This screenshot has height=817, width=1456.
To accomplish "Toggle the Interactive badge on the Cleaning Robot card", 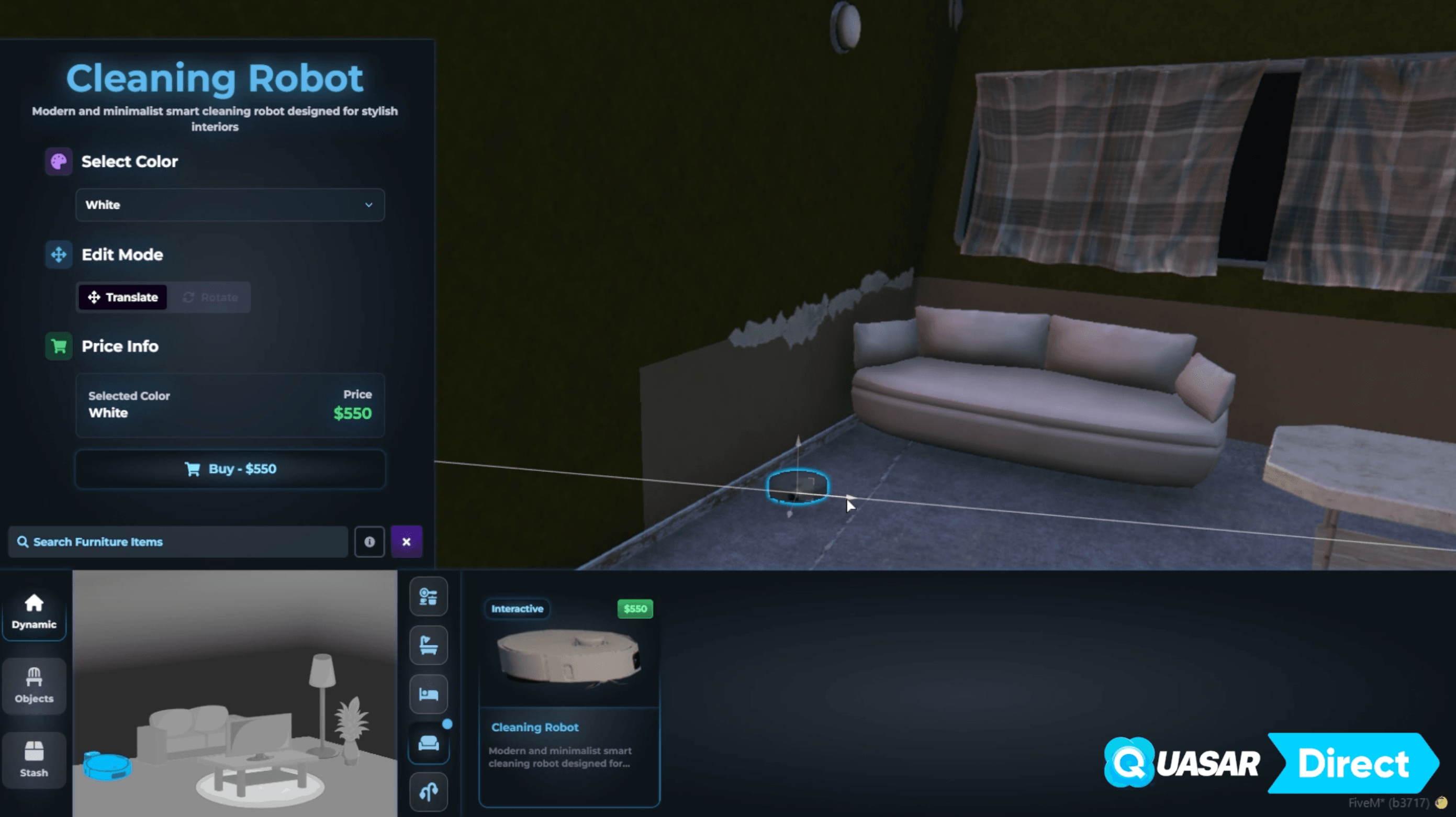I will (516, 609).
